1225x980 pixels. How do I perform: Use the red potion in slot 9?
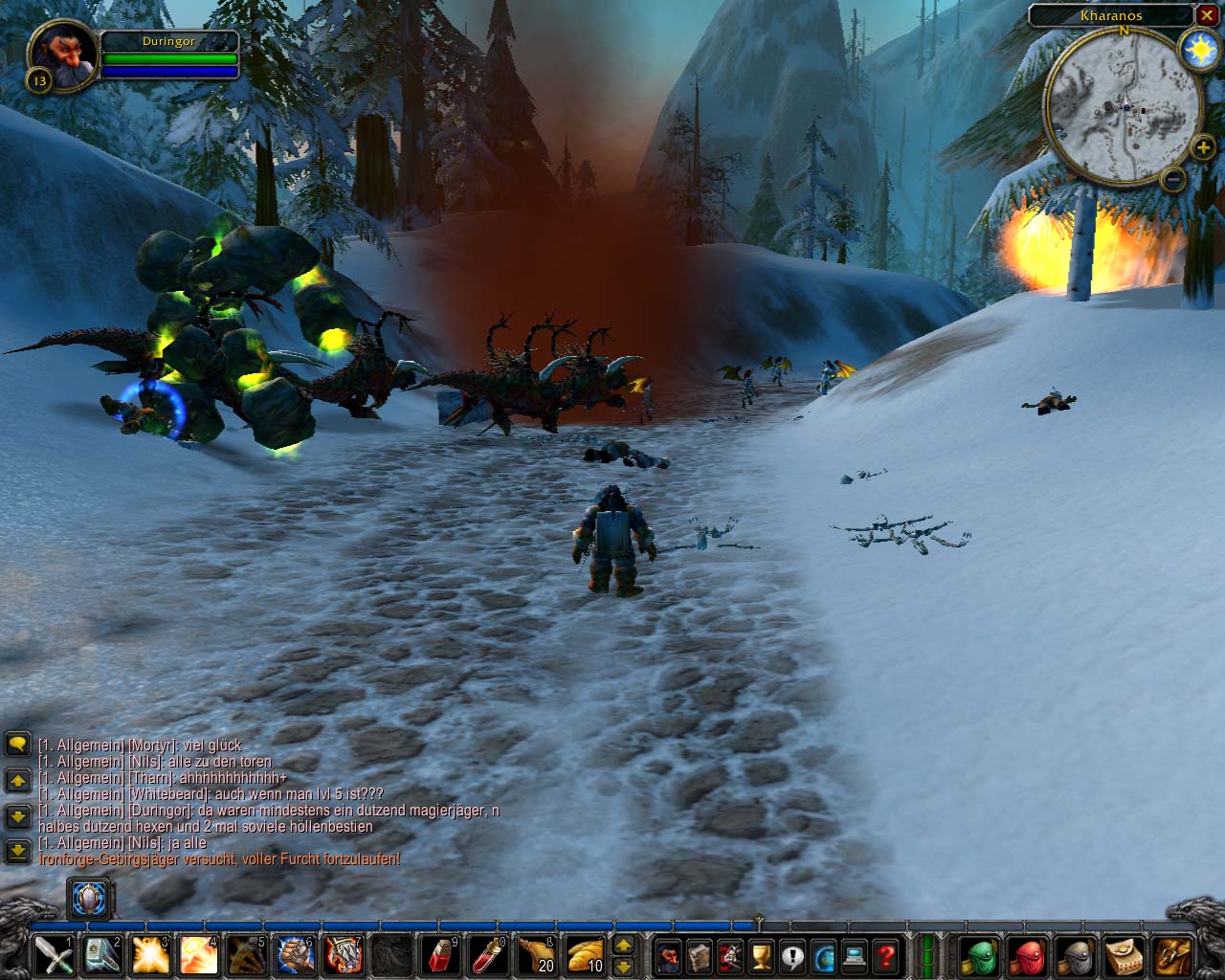[x=440, y=955]
